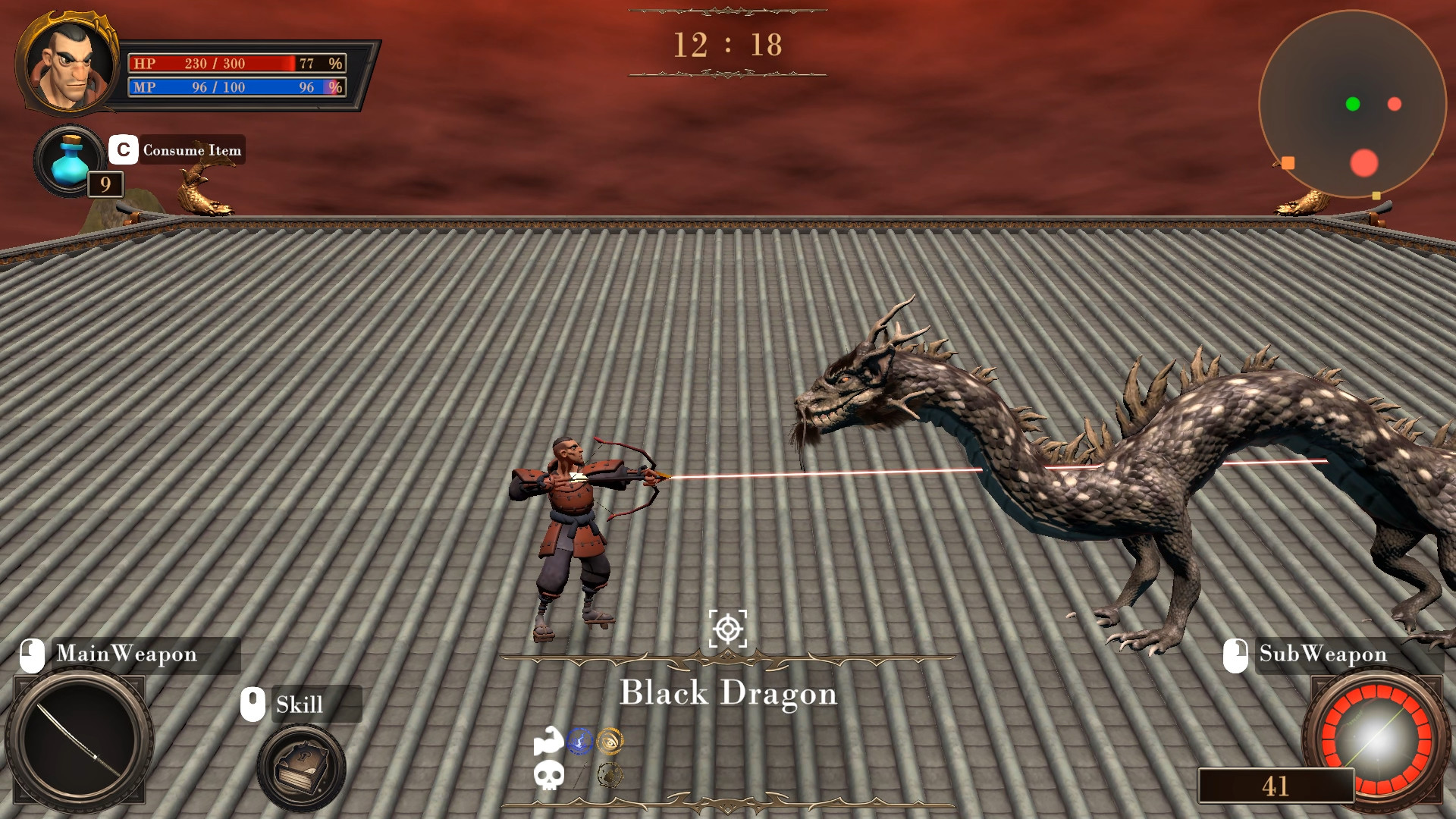The image size is (1456, 819).
Task: Select the potion item in the Consume Item slot
Action: [x=67, y=159]
